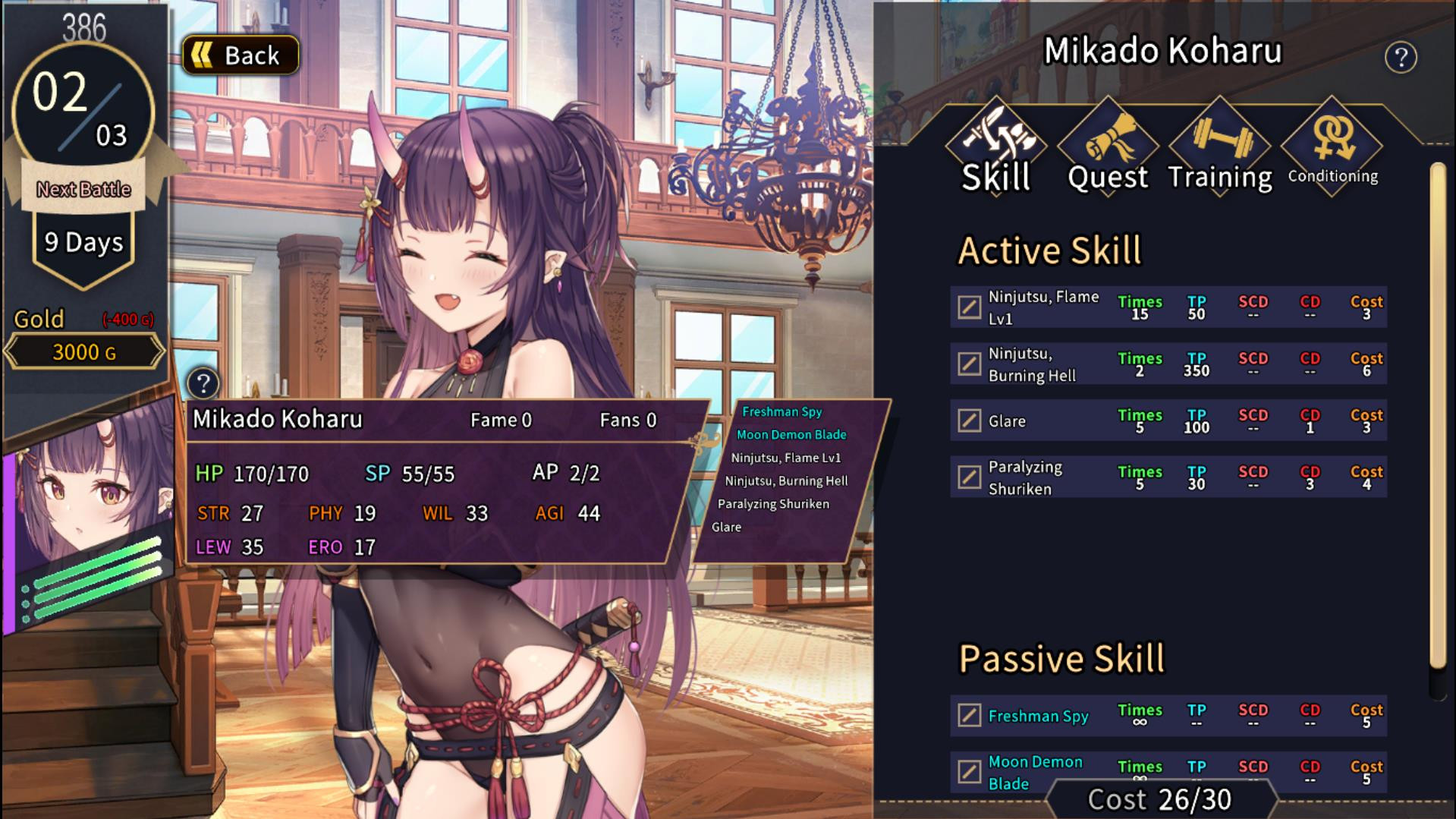
Task: Toggle the Paralyzing Shuriken skill checkbox
Action: (x=969, y=477)
